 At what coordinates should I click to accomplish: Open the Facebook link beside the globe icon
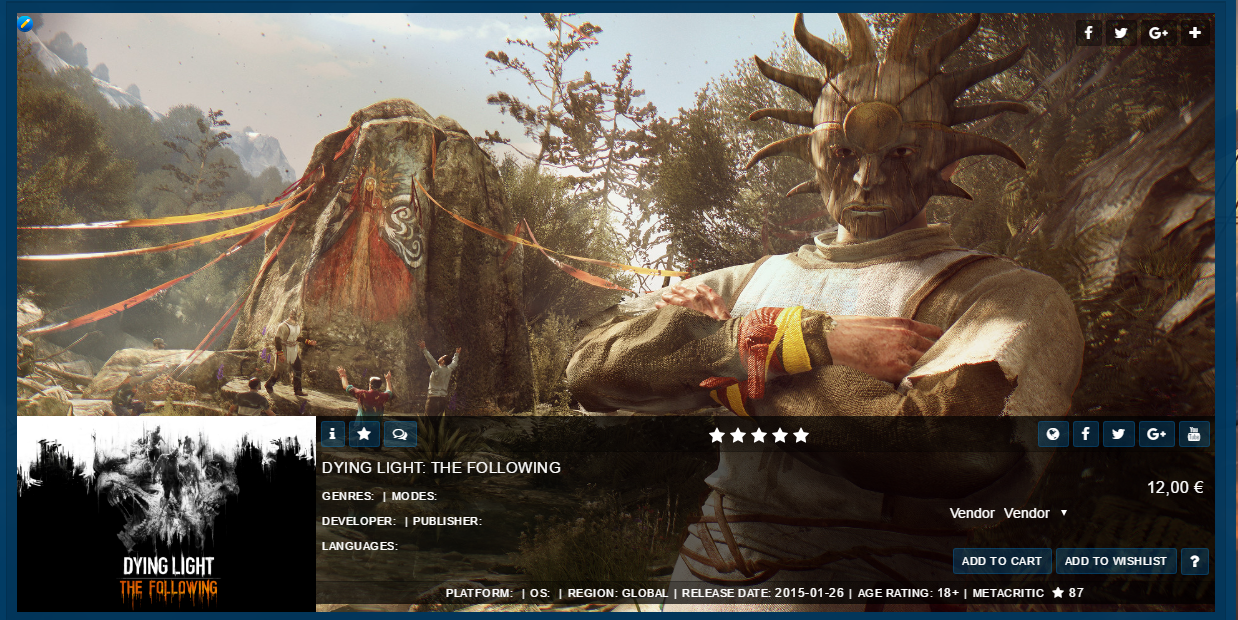(1086, 434)
